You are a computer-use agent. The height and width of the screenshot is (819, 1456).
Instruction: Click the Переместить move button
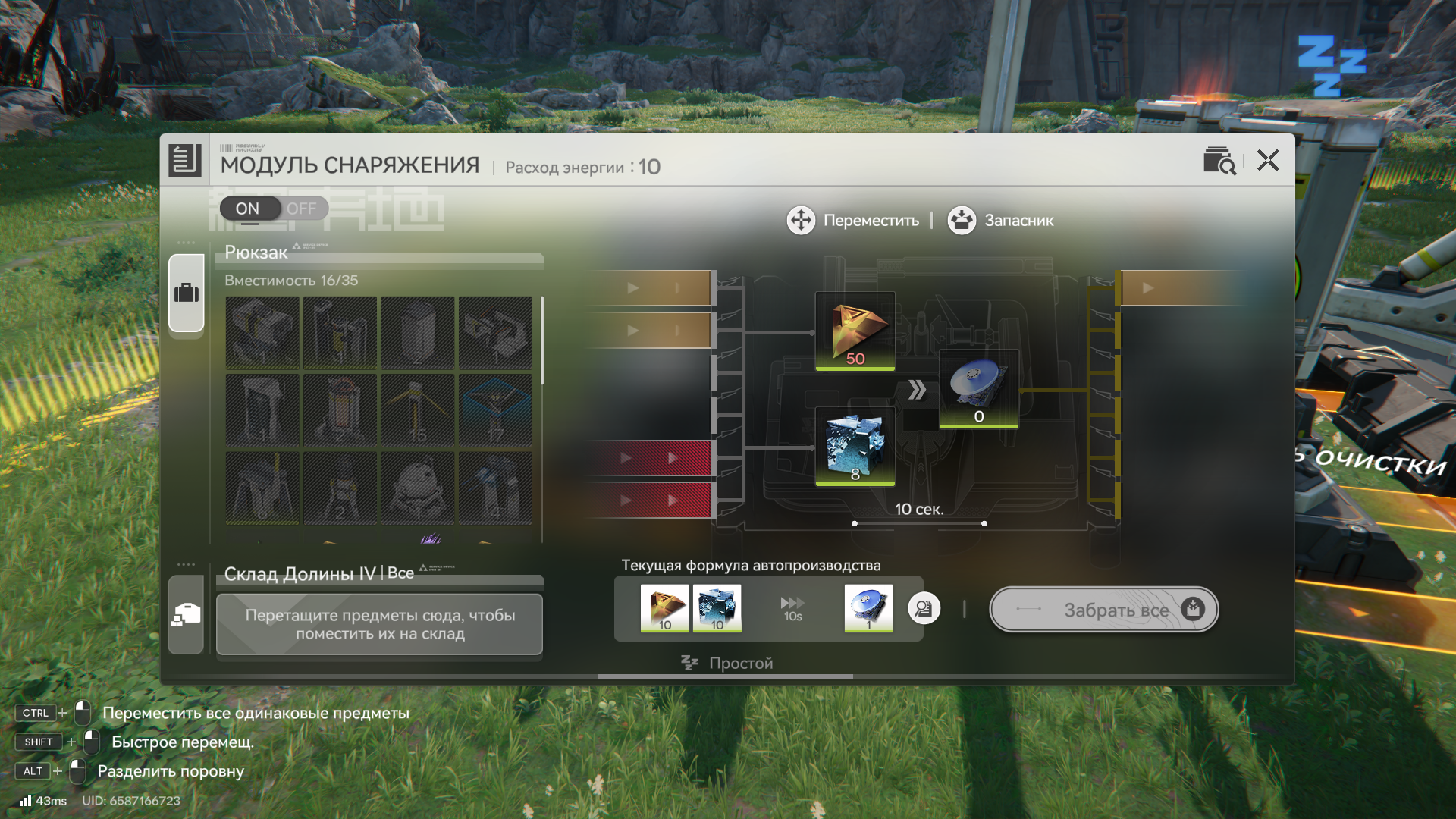853,221
